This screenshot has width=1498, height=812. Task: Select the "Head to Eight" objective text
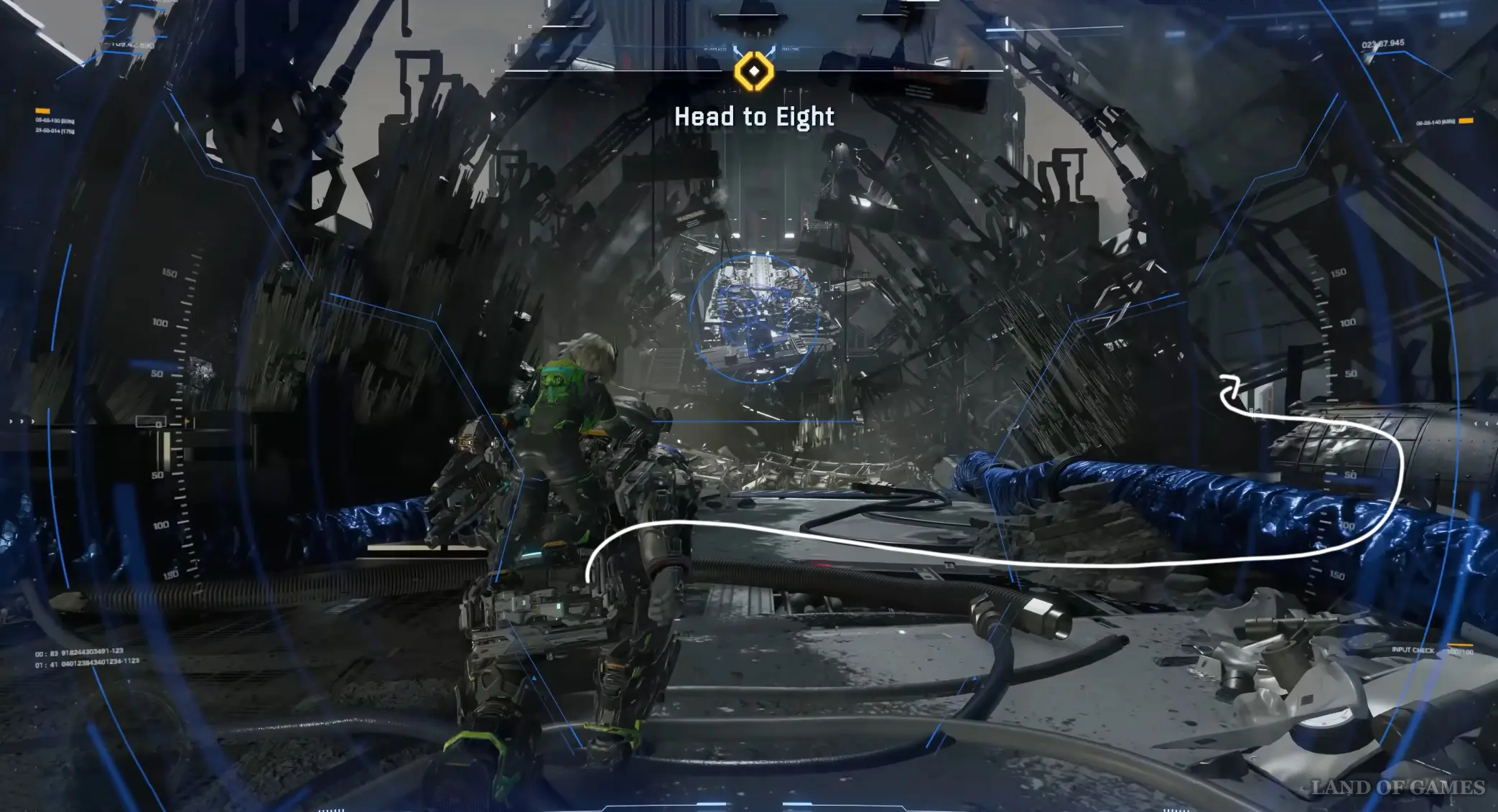(754, 117)
